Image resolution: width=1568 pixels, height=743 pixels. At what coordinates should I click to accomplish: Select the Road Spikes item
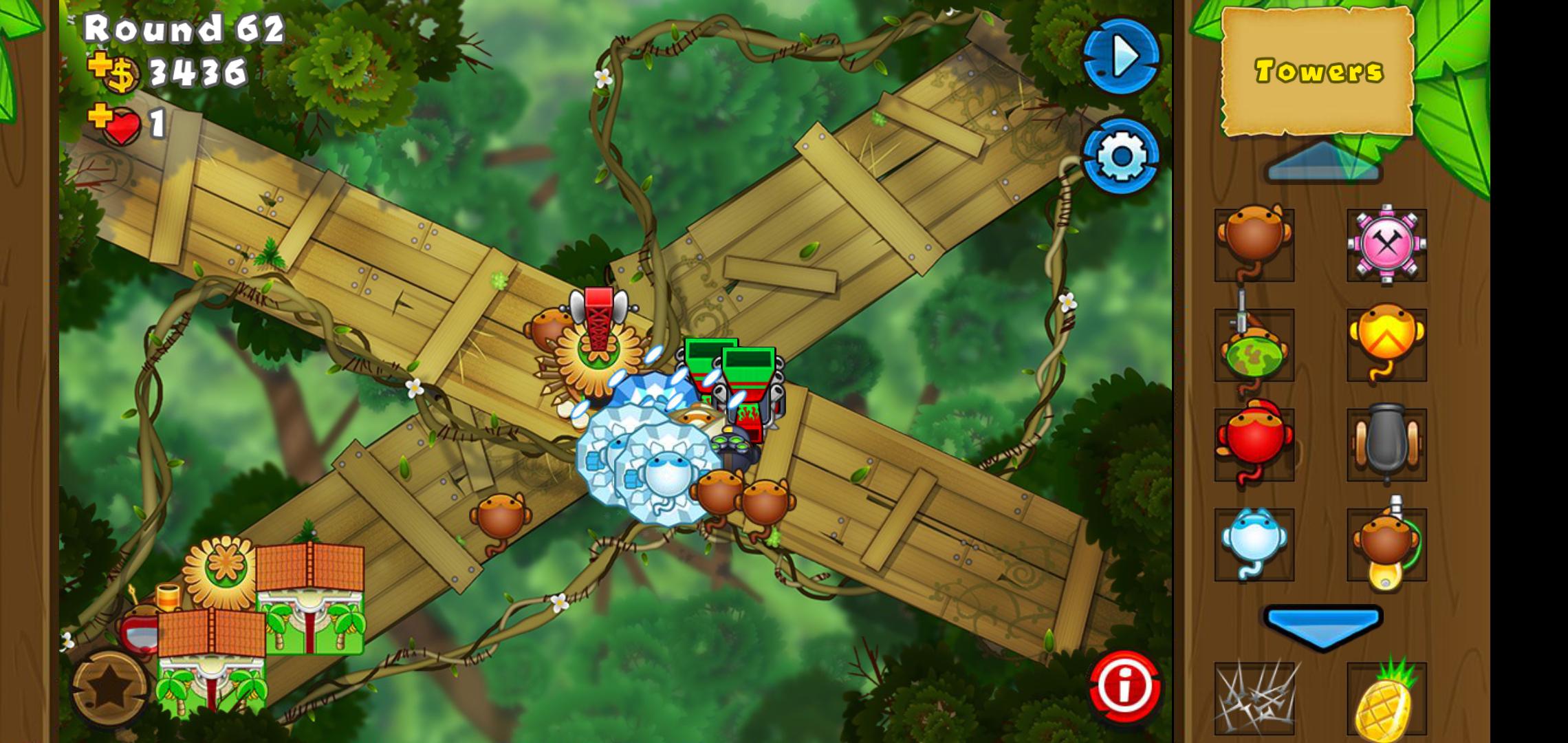(x=1254, y=698)
